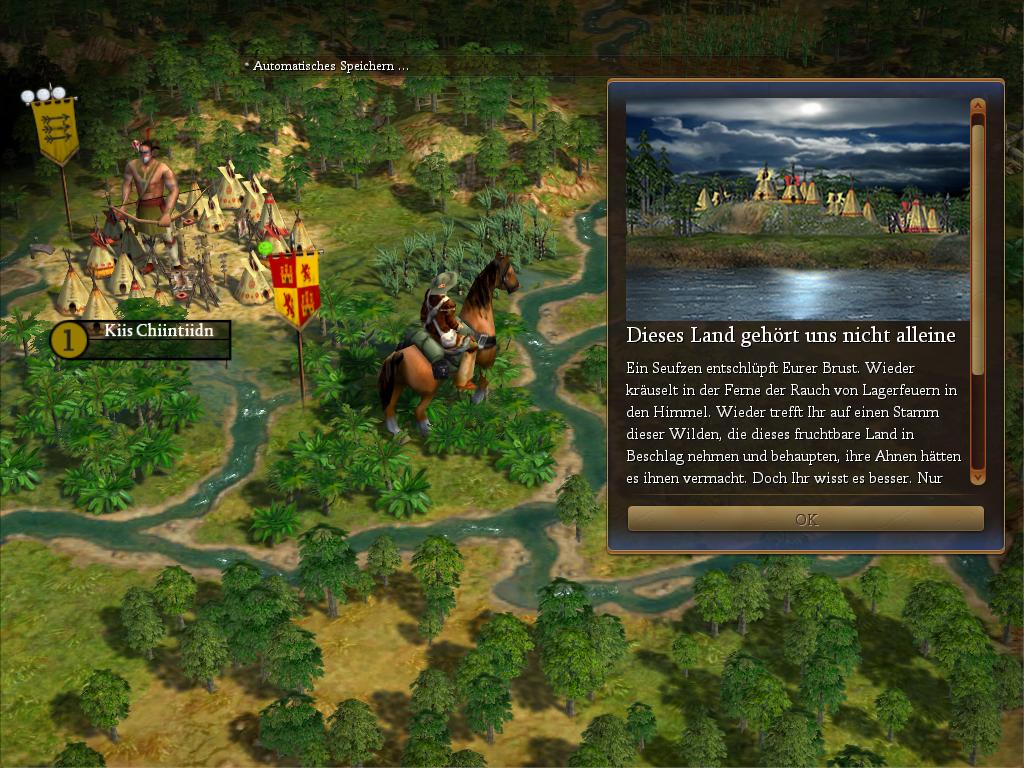Click the popup scrollbar's up arrow
1024x768 pixels.
point(978,105)
